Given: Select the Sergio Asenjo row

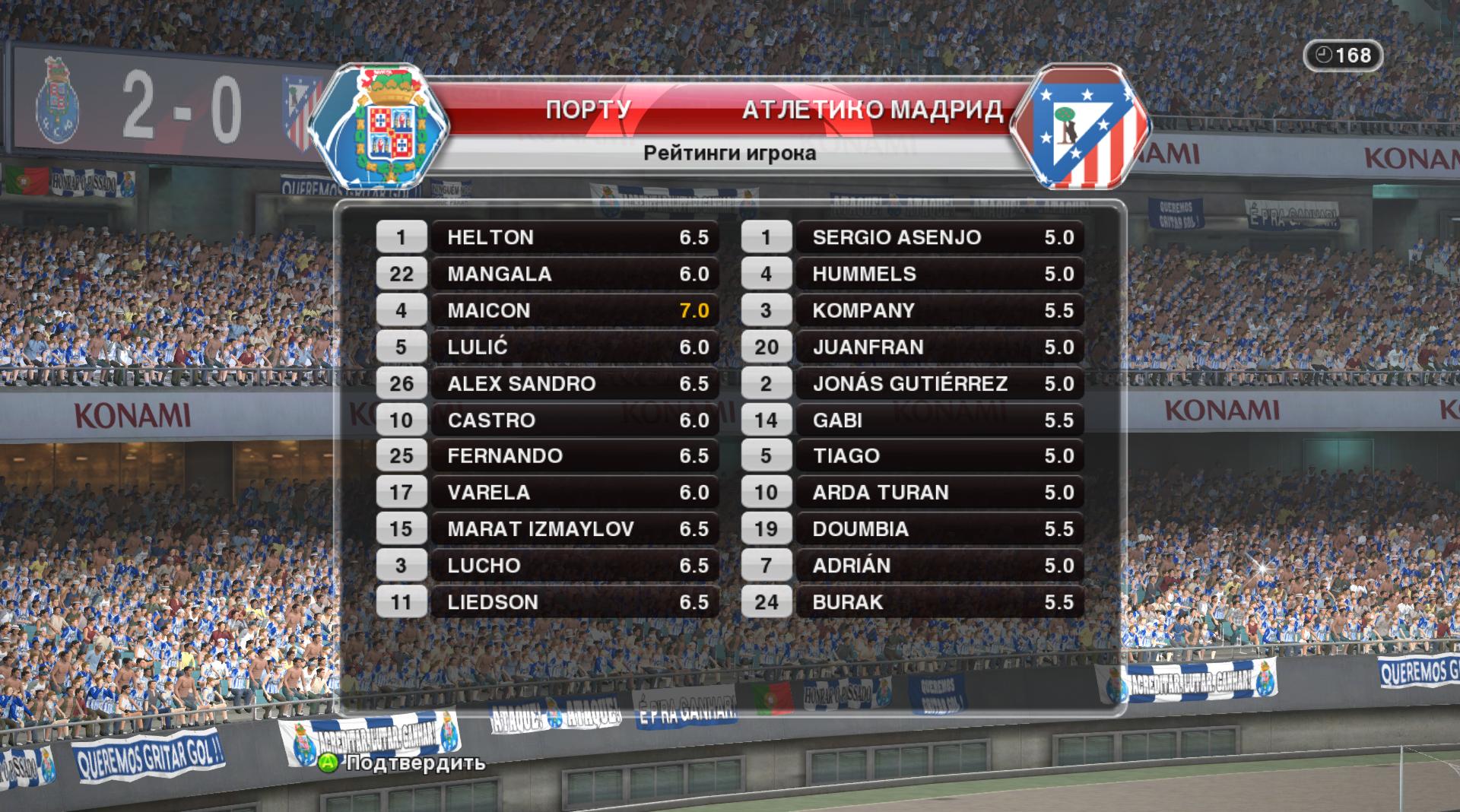Looking at the screenshot, I should point(939,237).
